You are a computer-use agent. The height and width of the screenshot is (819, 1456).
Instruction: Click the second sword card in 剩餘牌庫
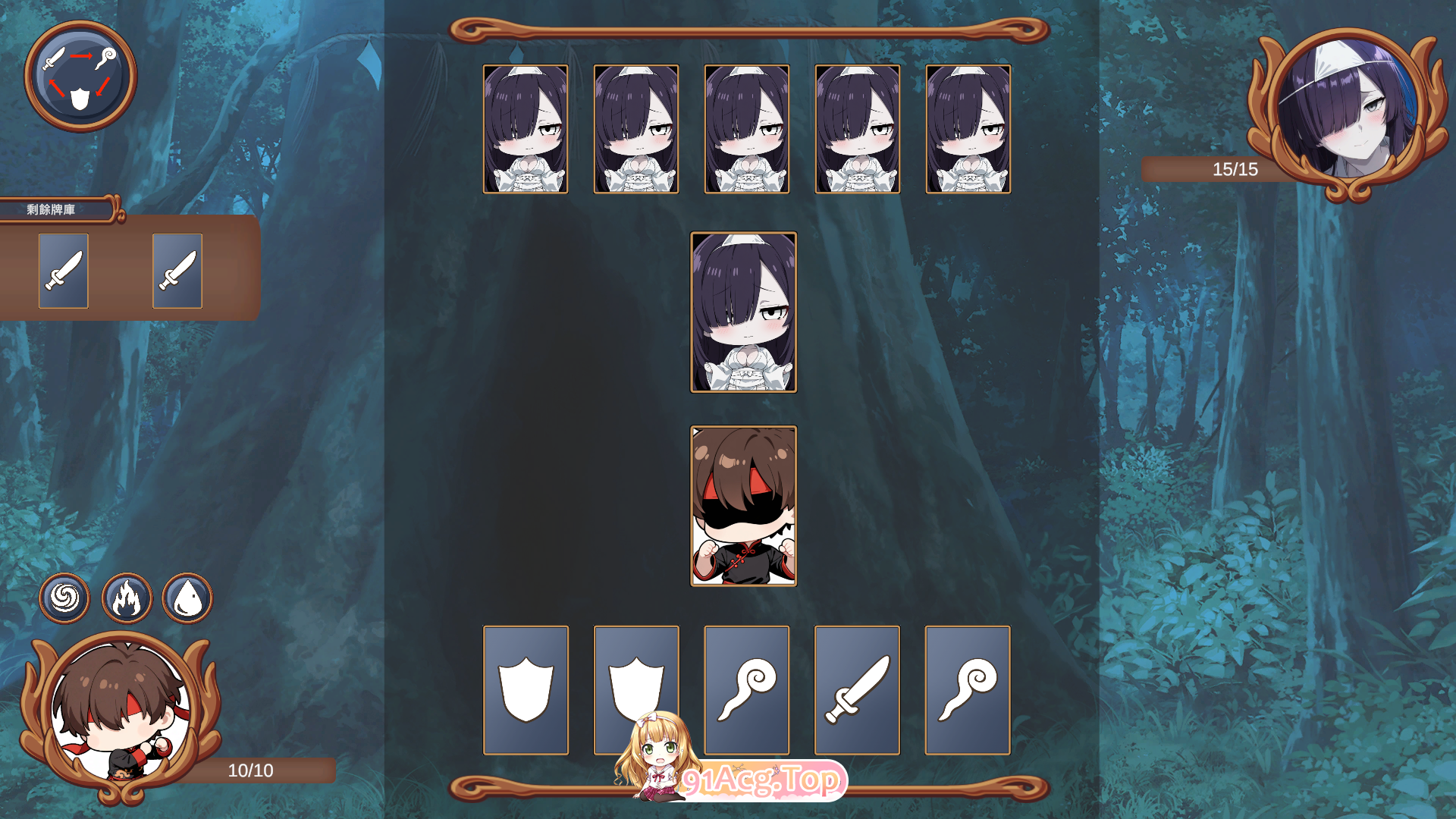coord(177,271)
